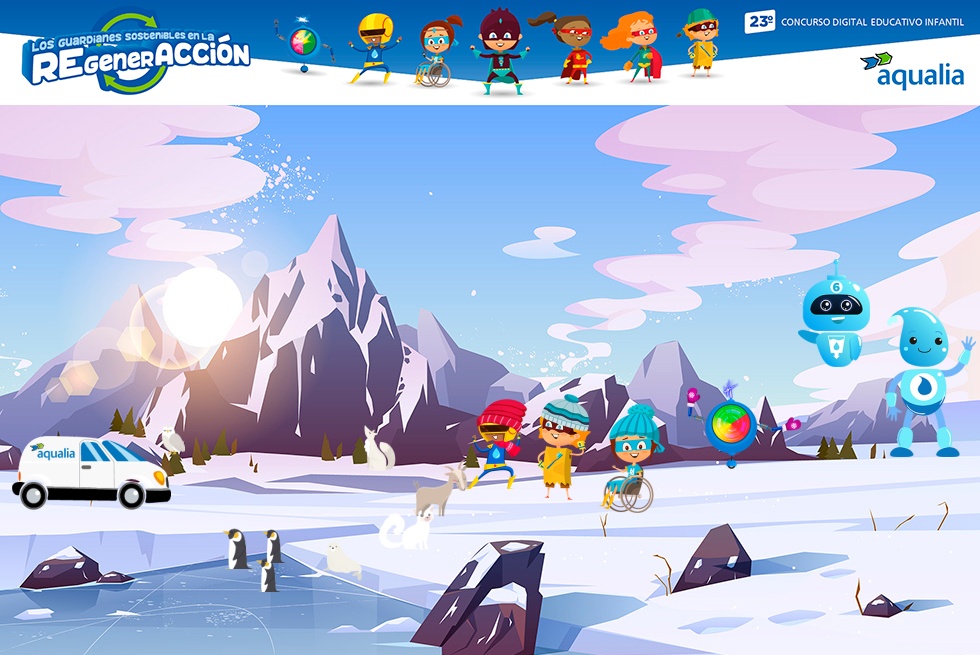Click the REgenerACCIÓN game logo
This screenshot has width=980, height=655.
pyautogui.click(x=138, y=54)
